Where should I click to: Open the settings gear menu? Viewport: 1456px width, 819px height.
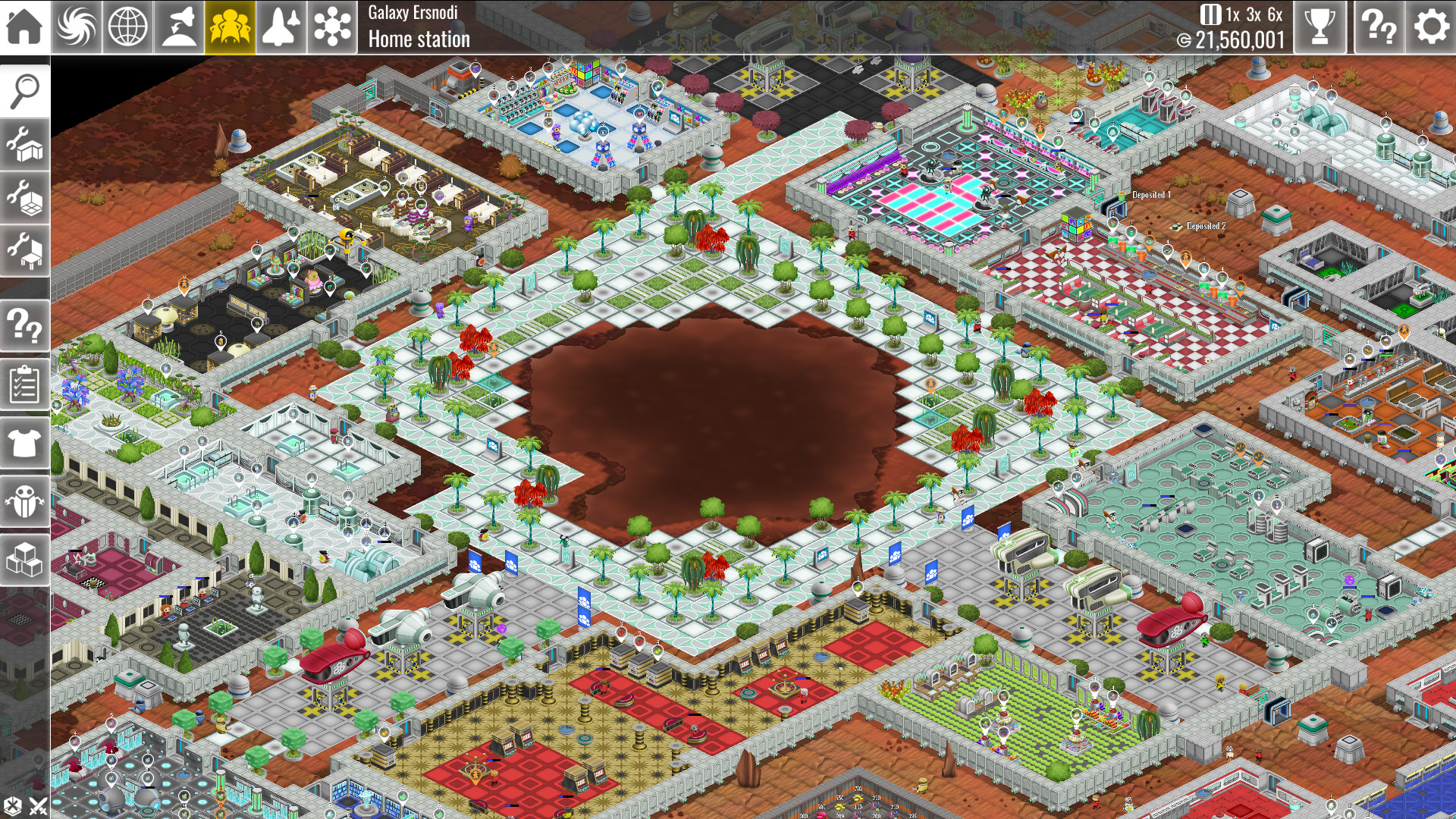pyautogui.click(x=1429, y=27)
